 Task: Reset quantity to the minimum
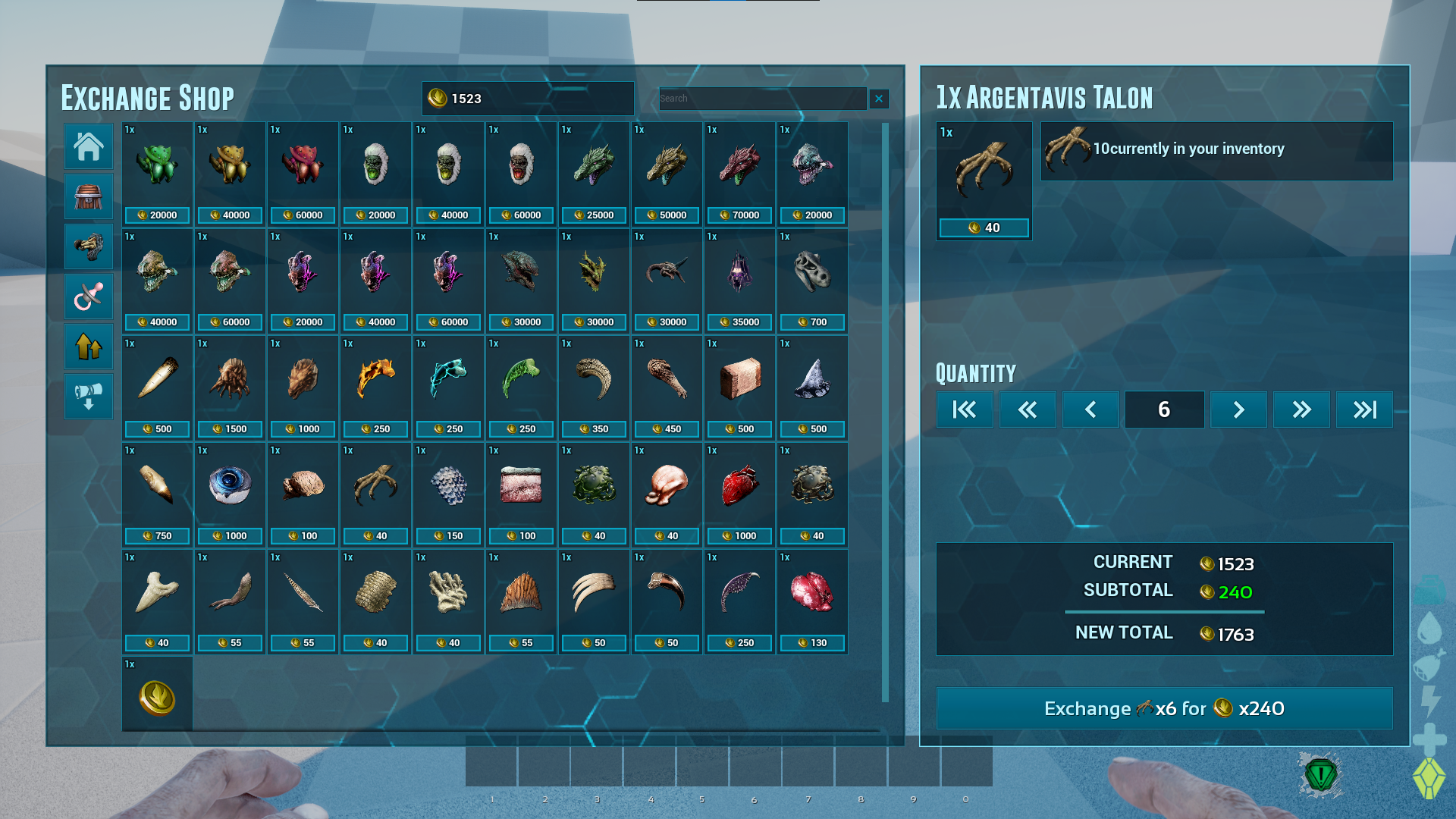pyautogui.click(x=965, y=409)
